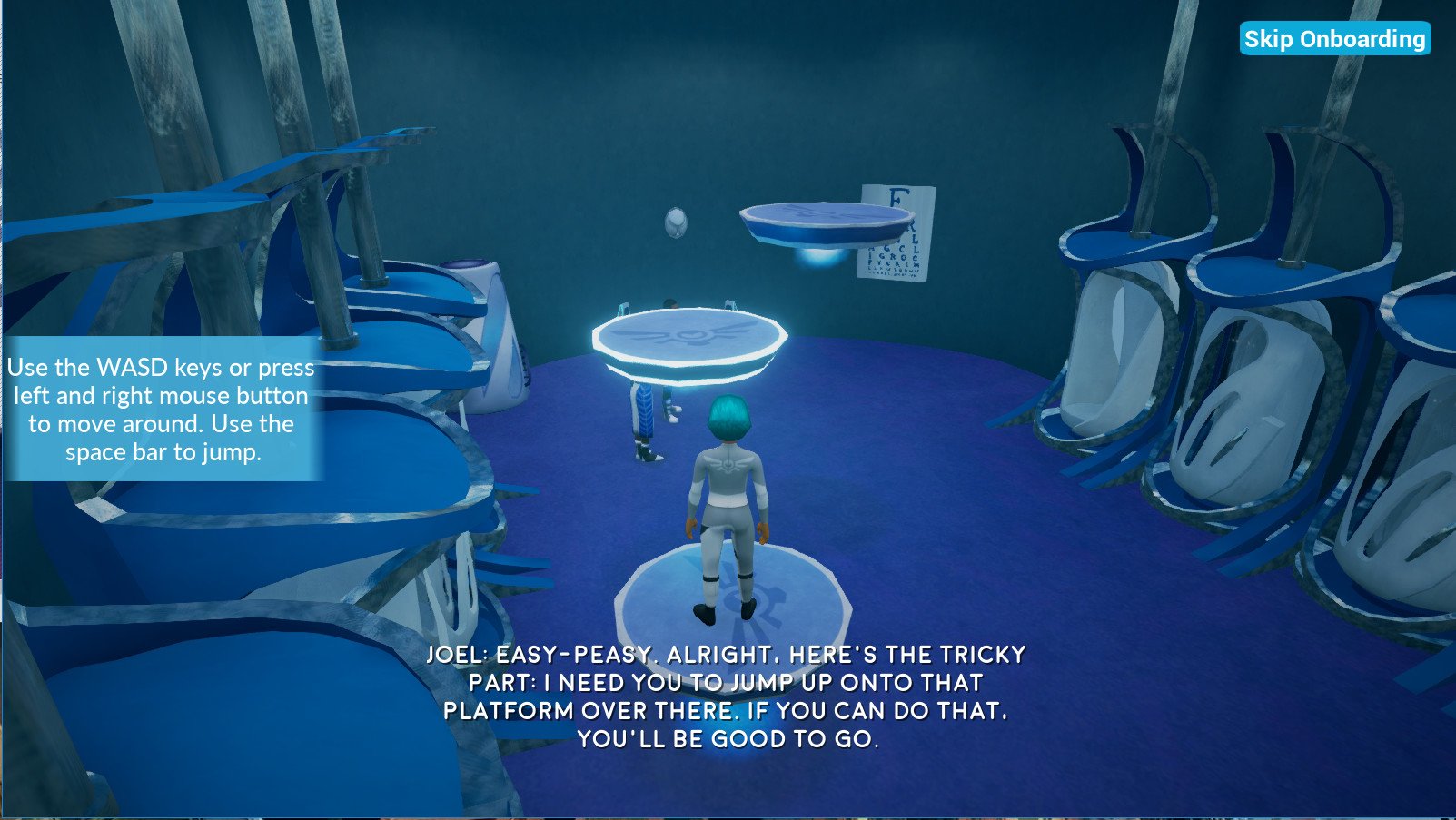Image resolution: width=1456 pixels, height=820 pixels.
Task: Click the floating white orb above the platforms
Action: (675, 223)
